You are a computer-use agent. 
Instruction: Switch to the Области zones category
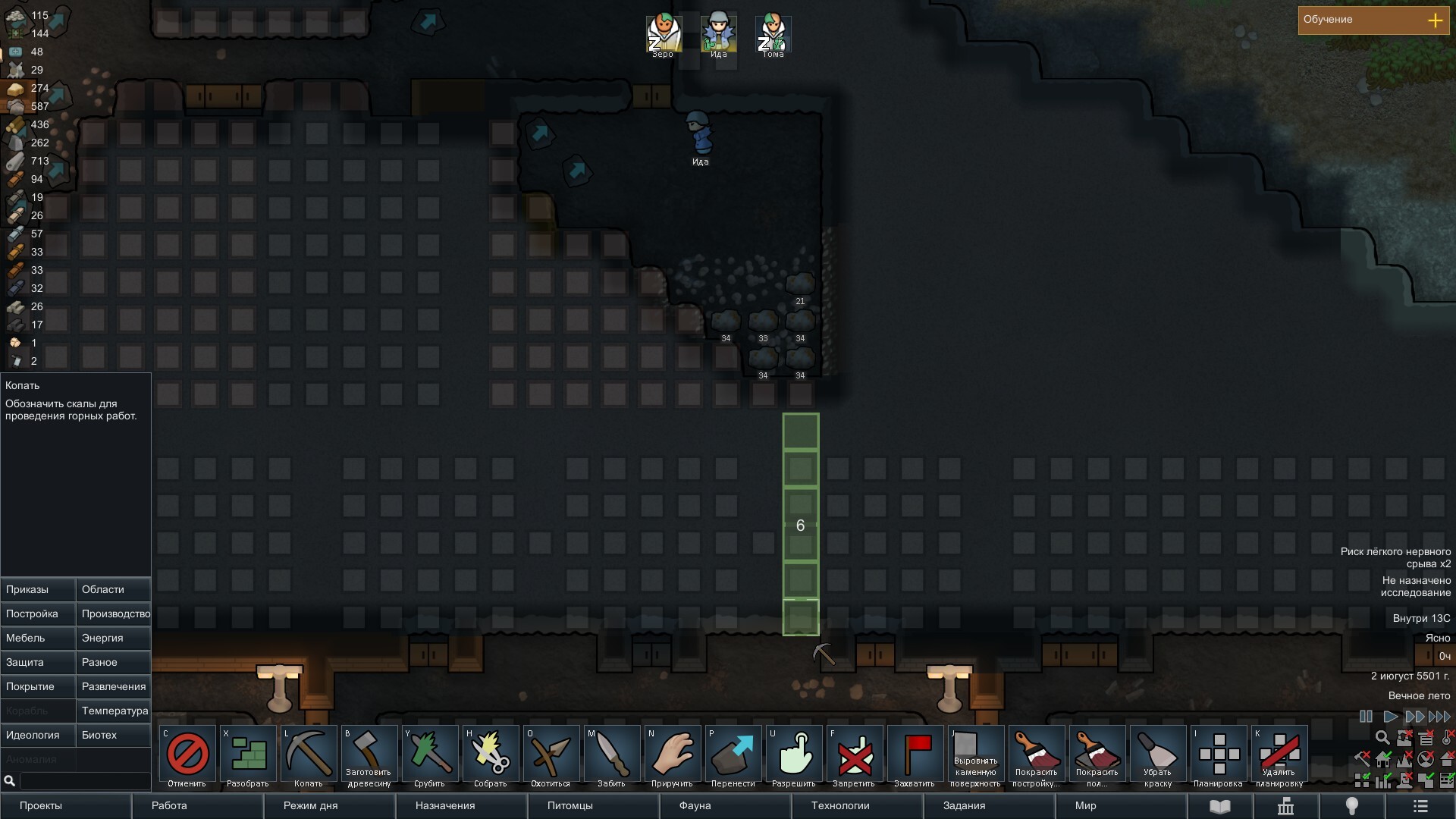pyautogui.click(x=114, y=589)
